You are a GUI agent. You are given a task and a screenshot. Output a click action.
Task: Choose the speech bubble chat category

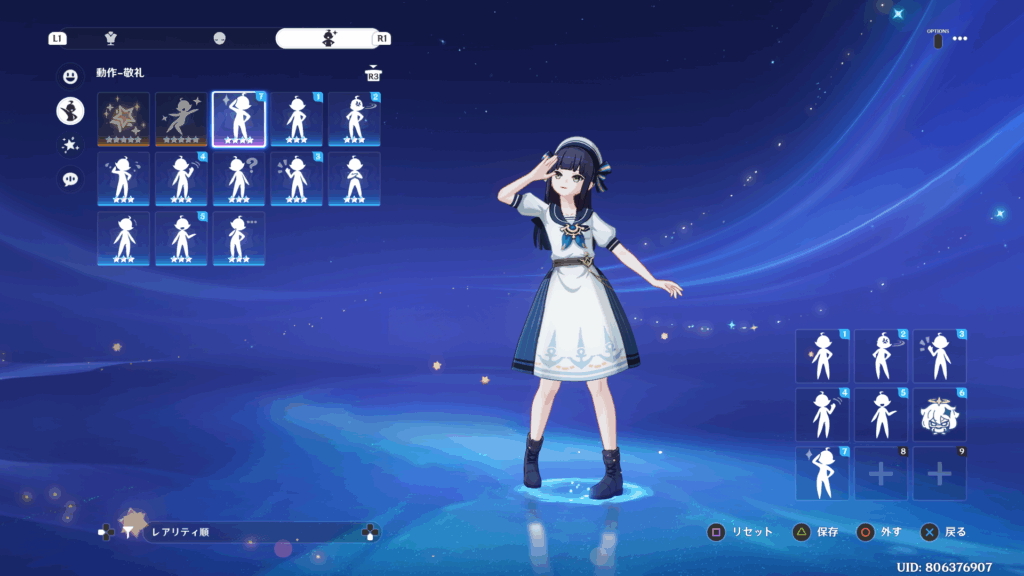[70, 180]
